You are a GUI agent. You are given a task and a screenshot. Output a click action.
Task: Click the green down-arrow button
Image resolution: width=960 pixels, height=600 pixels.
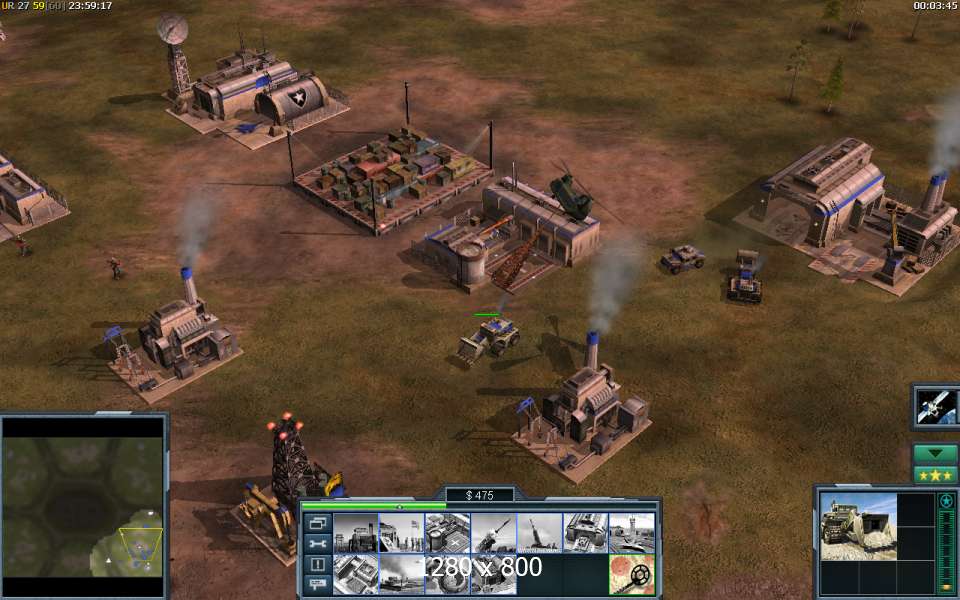pos(936,453)
